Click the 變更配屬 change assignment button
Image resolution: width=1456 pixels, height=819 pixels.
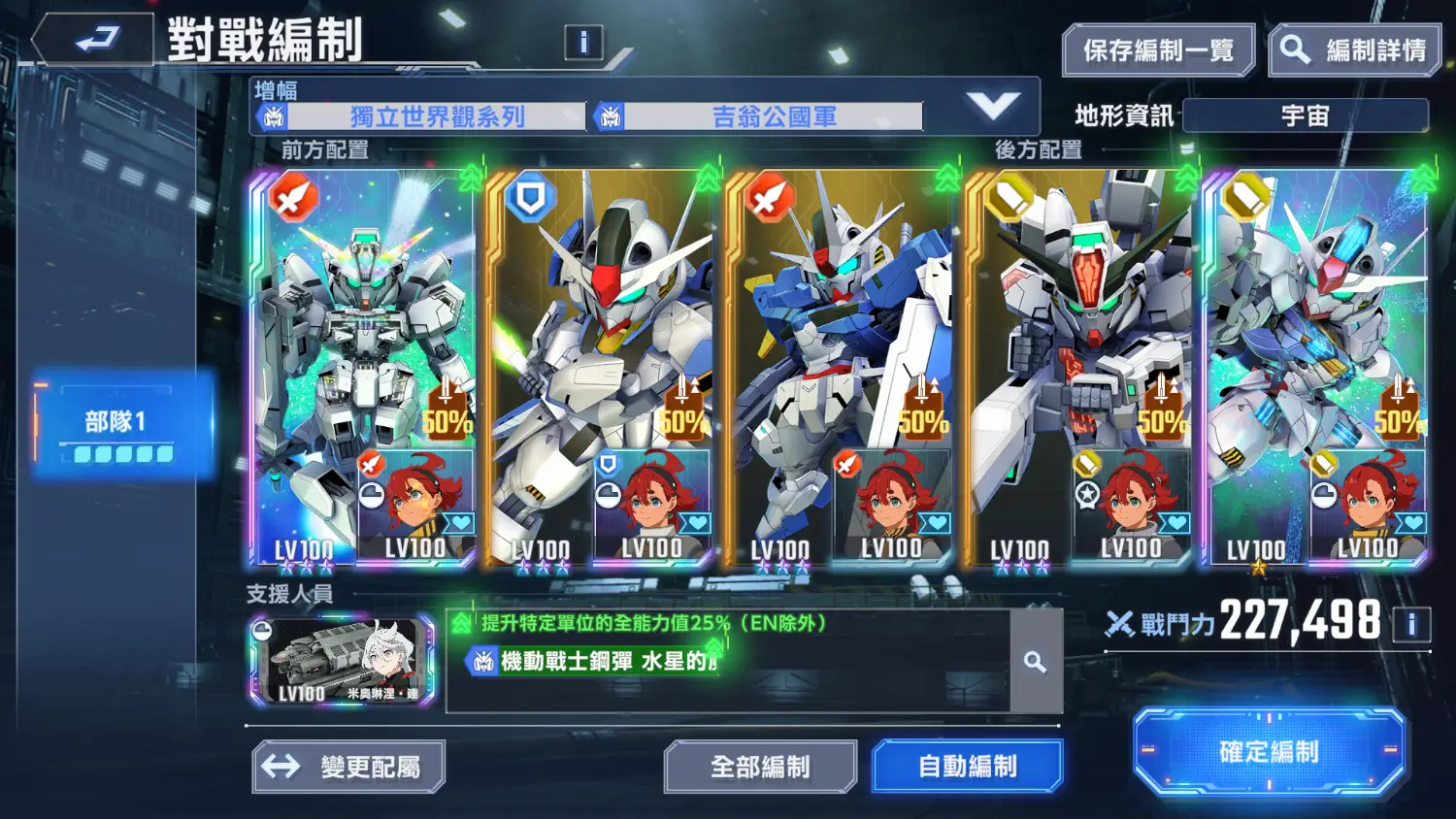click(349, 767)
